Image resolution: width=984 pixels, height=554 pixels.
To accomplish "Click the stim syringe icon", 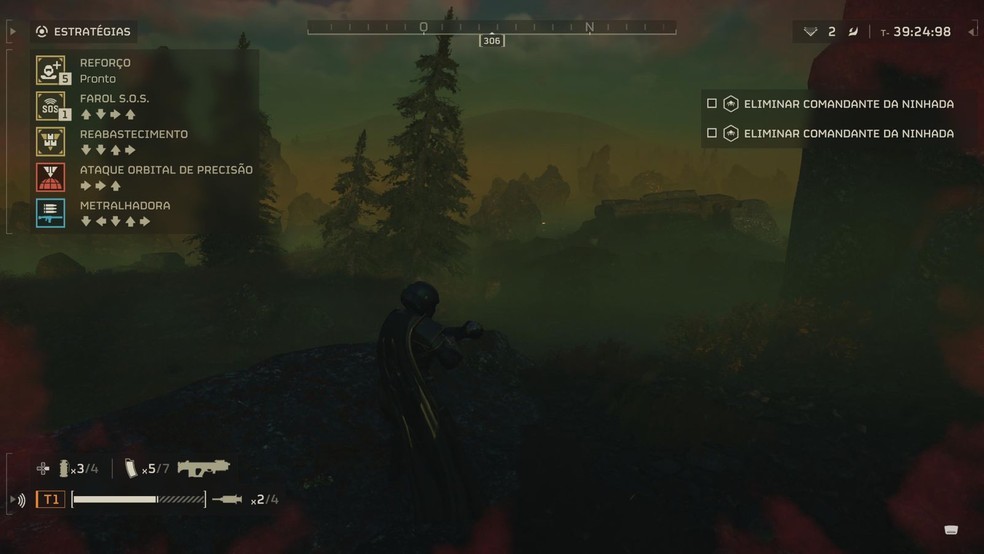I will [x=228, y=499].
